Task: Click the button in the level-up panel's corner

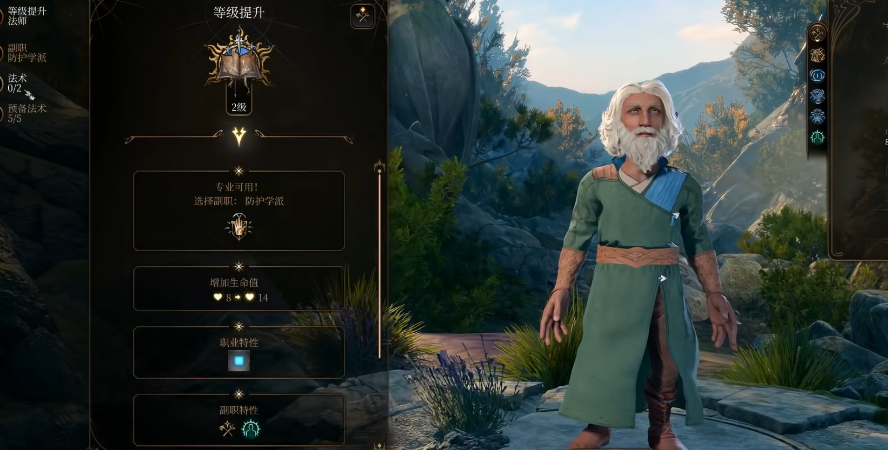Action: 363,16
